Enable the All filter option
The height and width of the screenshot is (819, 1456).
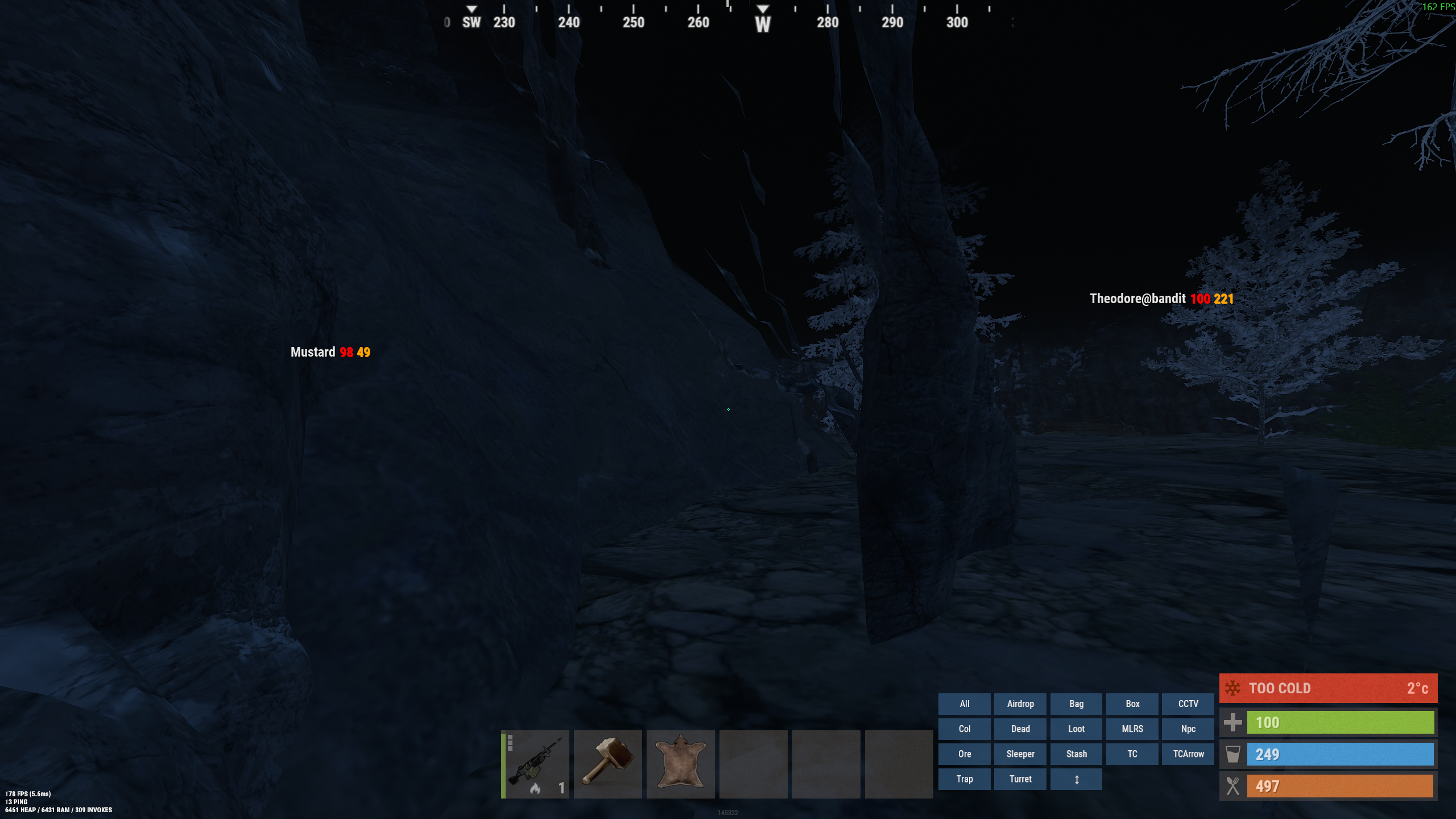965,704
